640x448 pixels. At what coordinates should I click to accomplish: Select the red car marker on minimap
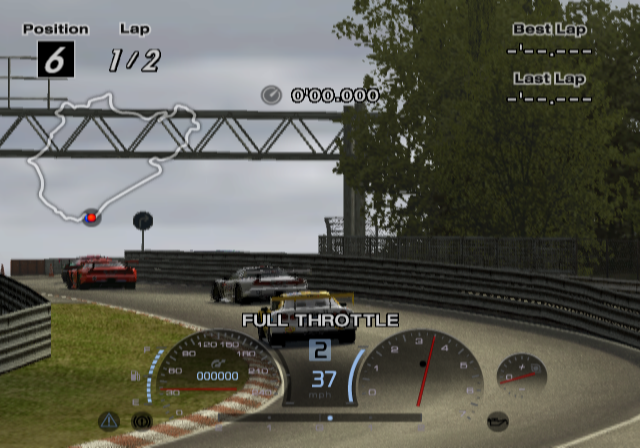point(91,217)
